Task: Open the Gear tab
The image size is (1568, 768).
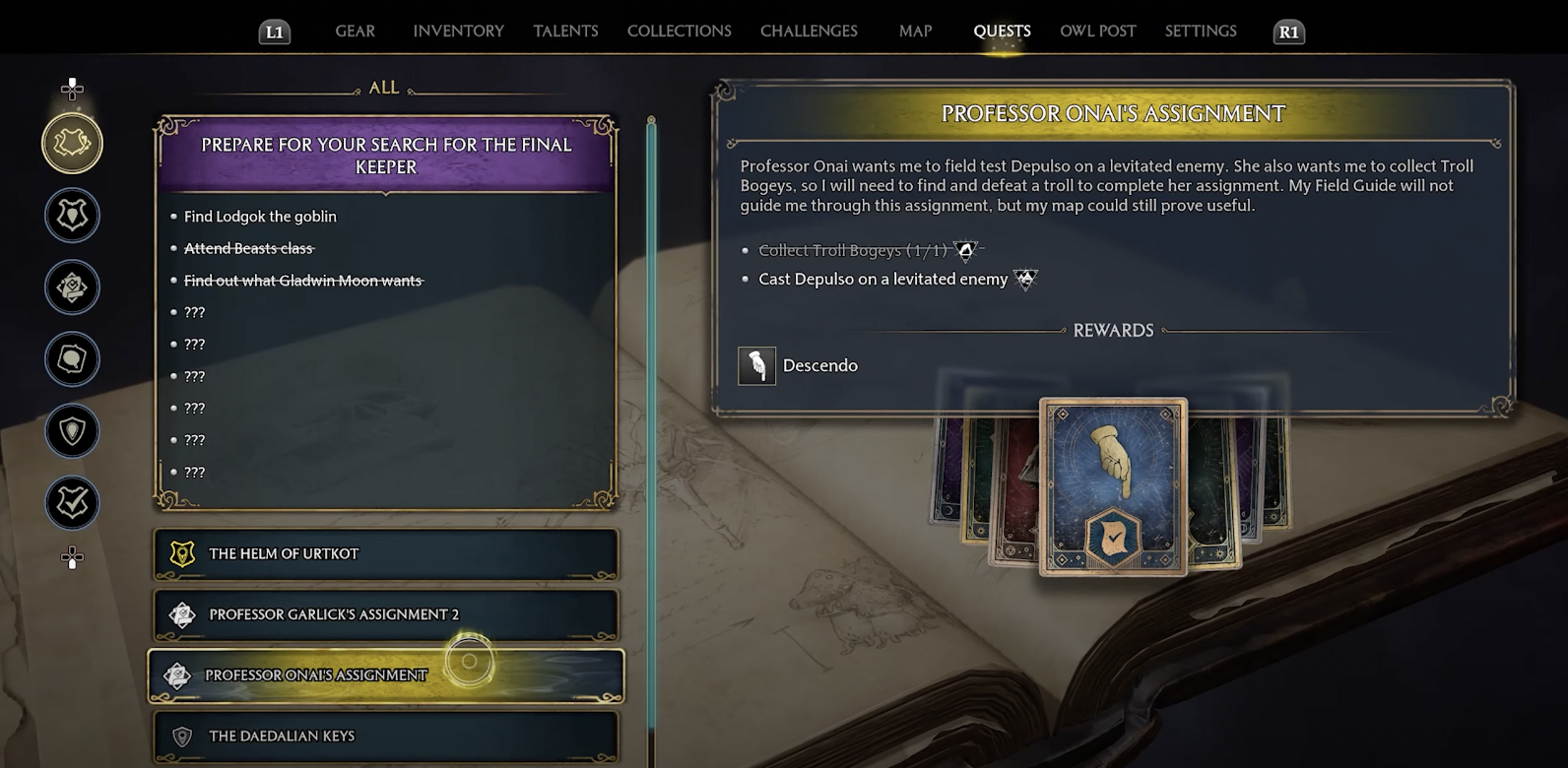Action: 355,32
